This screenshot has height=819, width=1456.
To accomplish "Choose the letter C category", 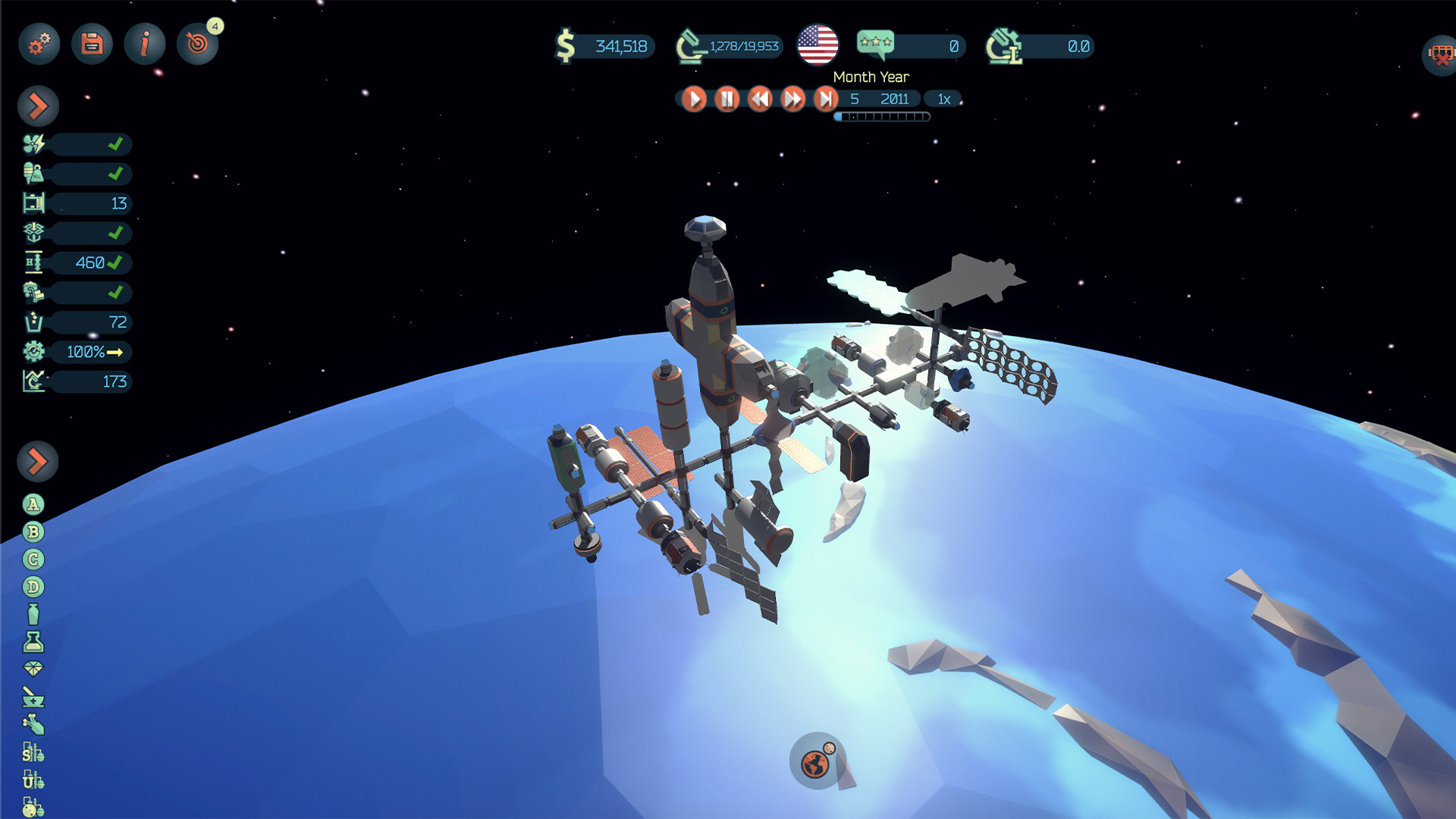I will (33, 560).
